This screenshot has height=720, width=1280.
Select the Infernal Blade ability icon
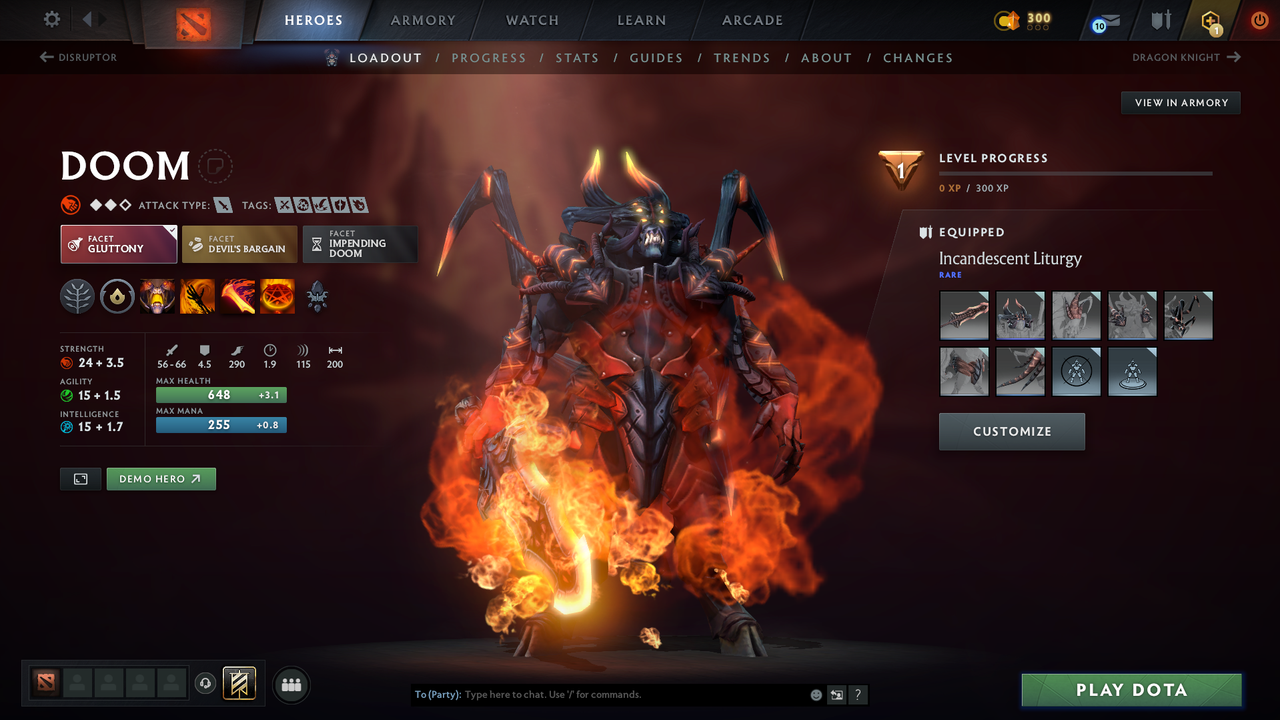click(237, 296)
